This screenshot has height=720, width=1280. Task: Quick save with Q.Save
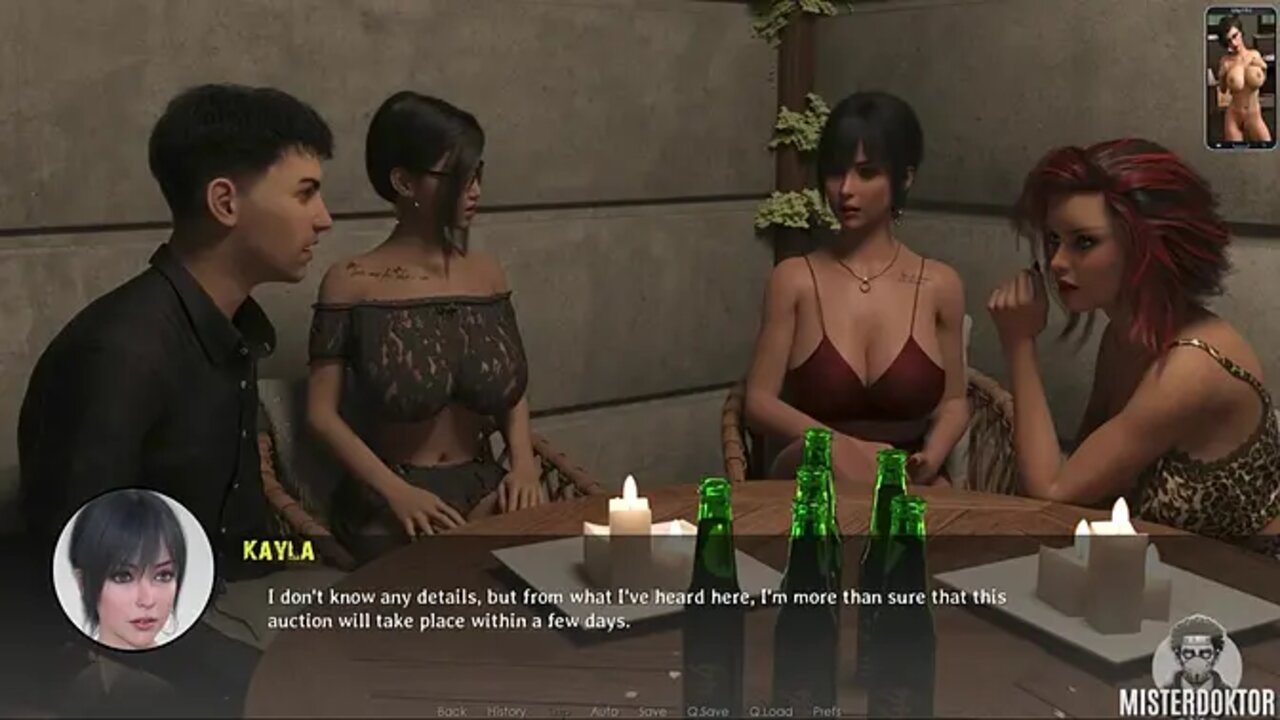707,711
